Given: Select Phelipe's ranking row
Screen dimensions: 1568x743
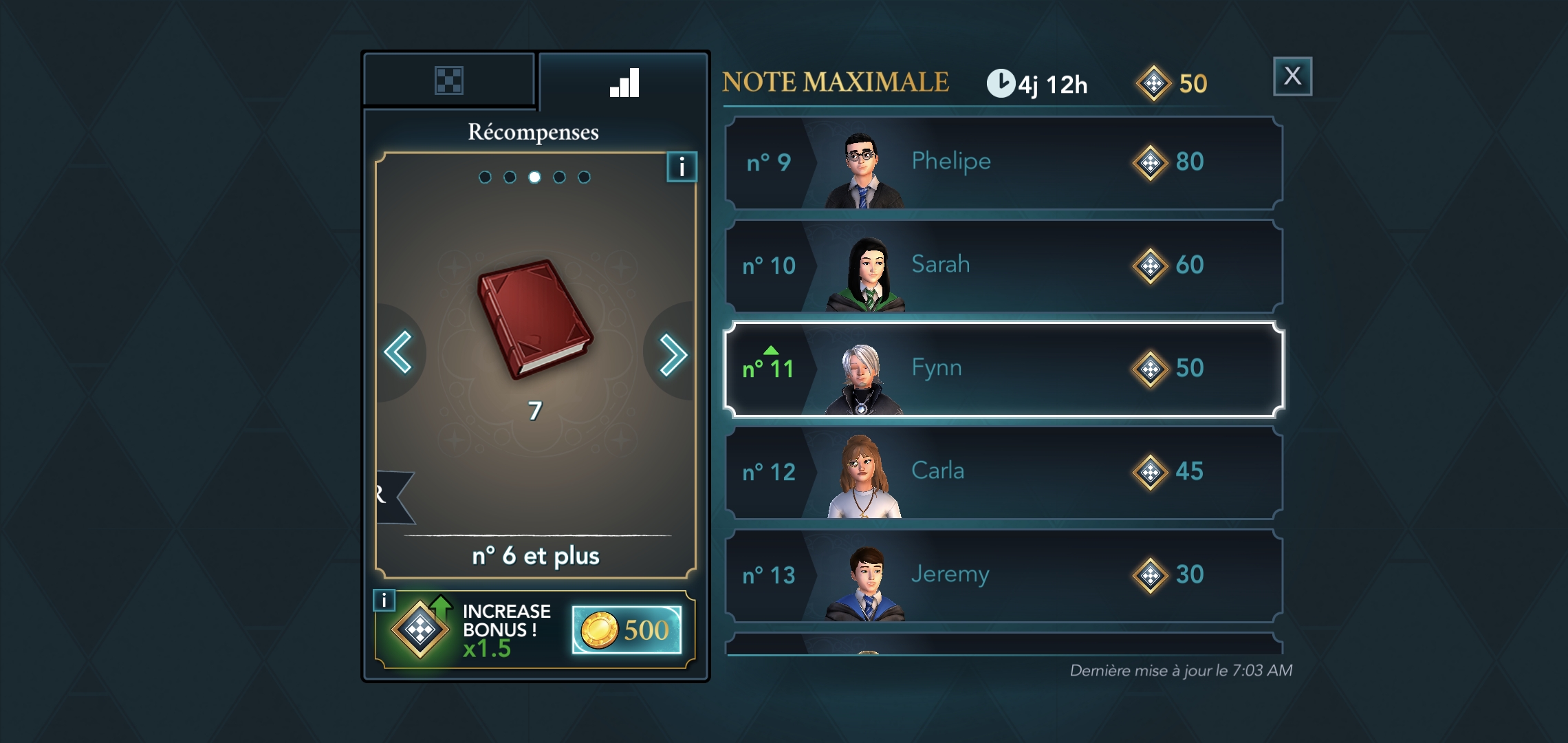Looking at the screenshot, I should pyautogui.click(x=1003, y=163).
